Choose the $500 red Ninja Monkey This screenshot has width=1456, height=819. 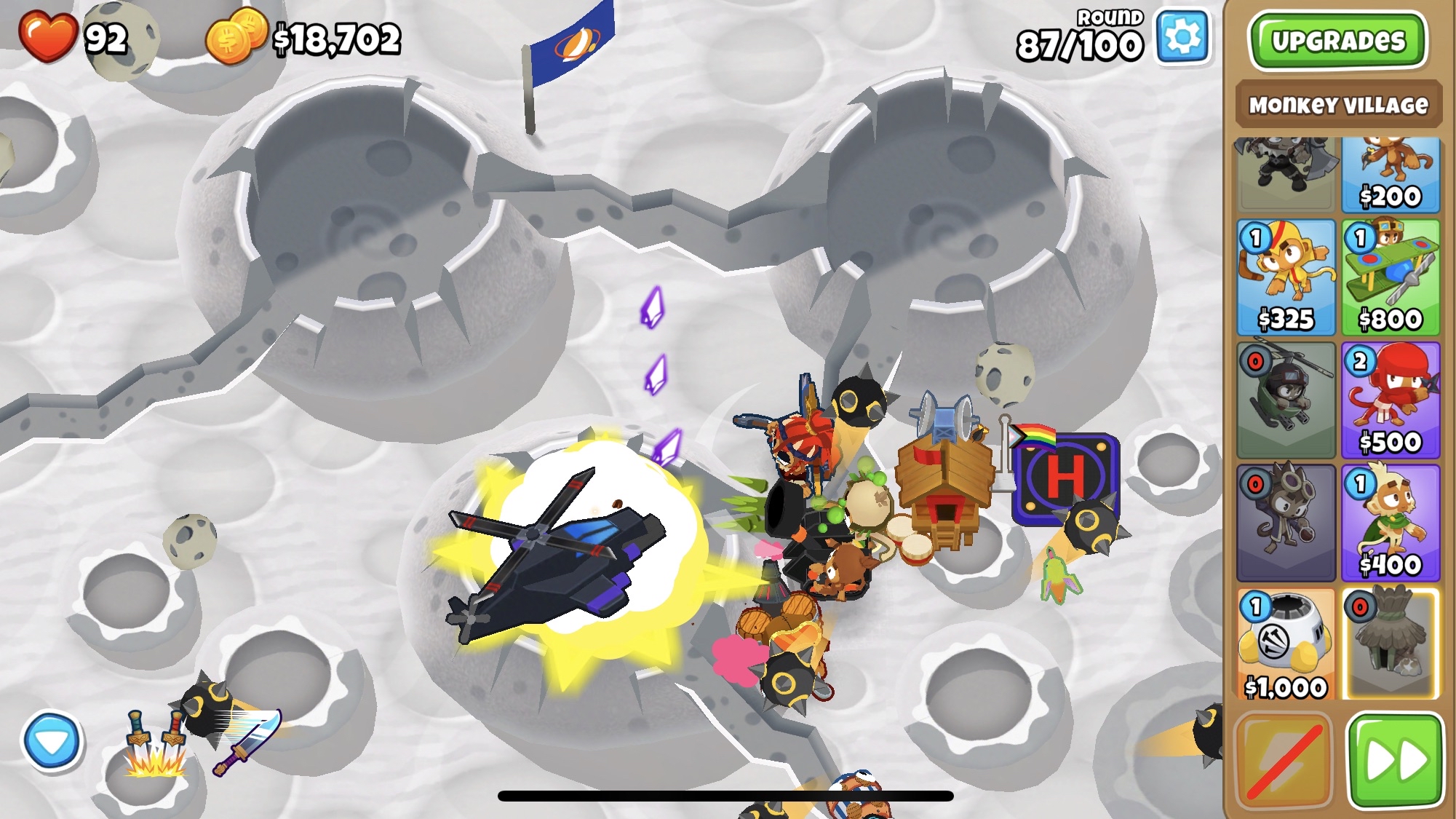pos(1391,400)
